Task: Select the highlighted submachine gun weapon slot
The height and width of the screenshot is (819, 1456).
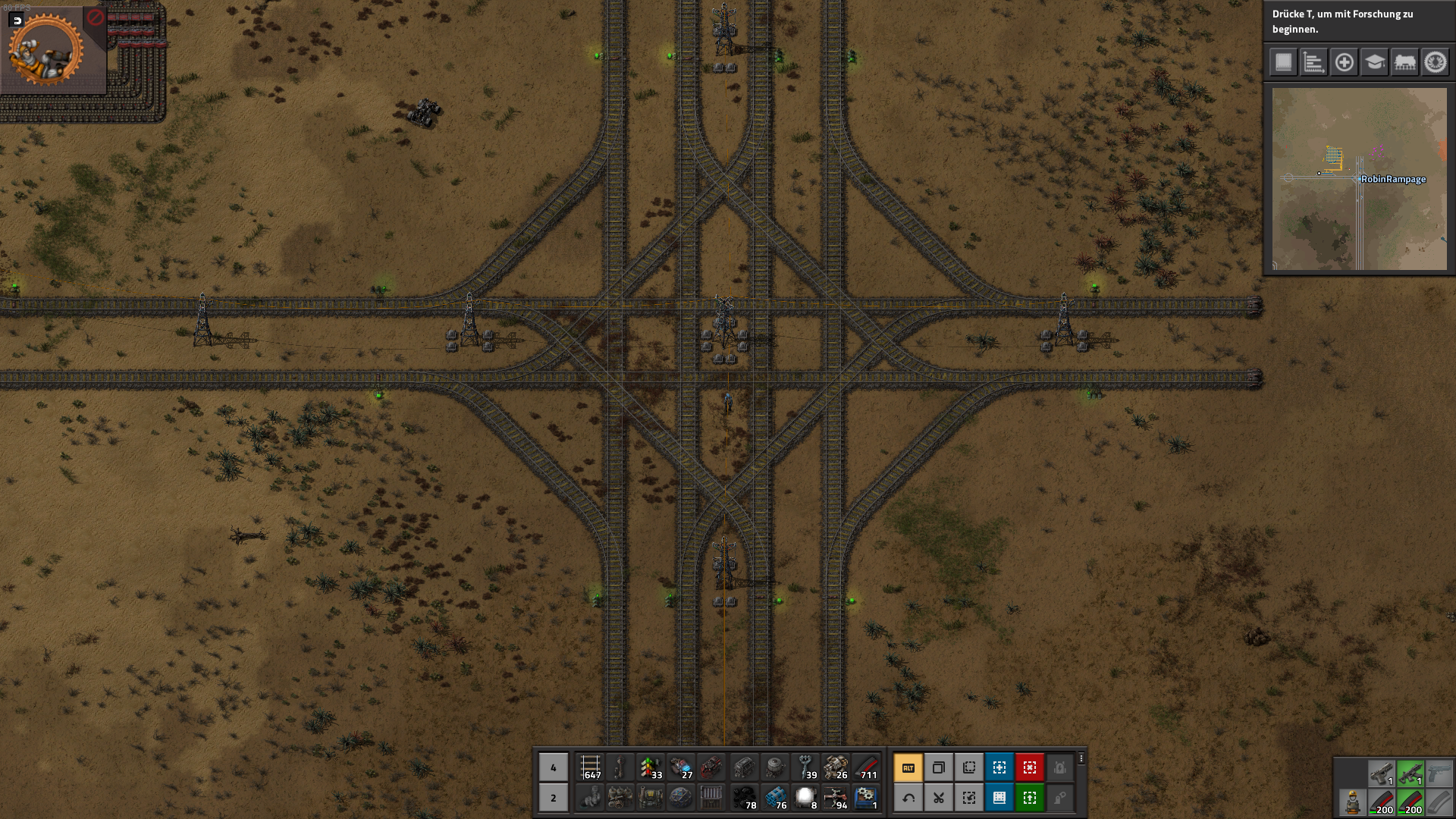Action: pyautogui.click(x=1410, y=773)
